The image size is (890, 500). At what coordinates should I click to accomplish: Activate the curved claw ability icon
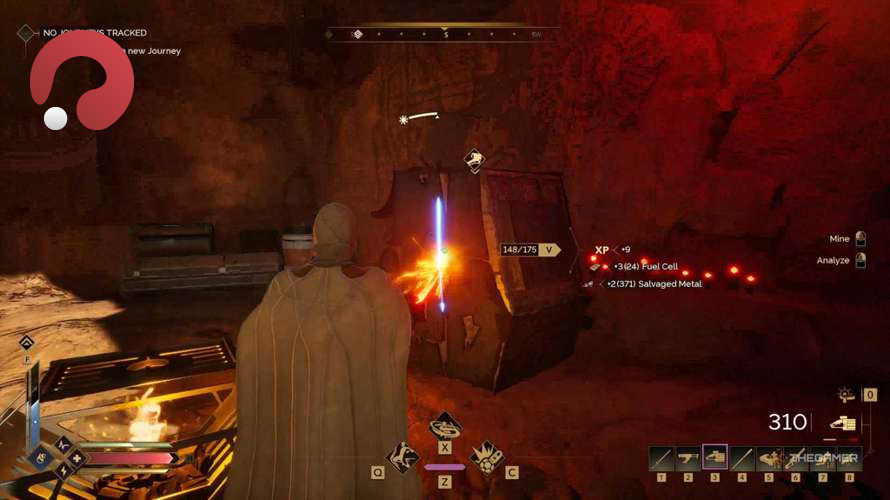pyautogui.click(x=403, y=457)
